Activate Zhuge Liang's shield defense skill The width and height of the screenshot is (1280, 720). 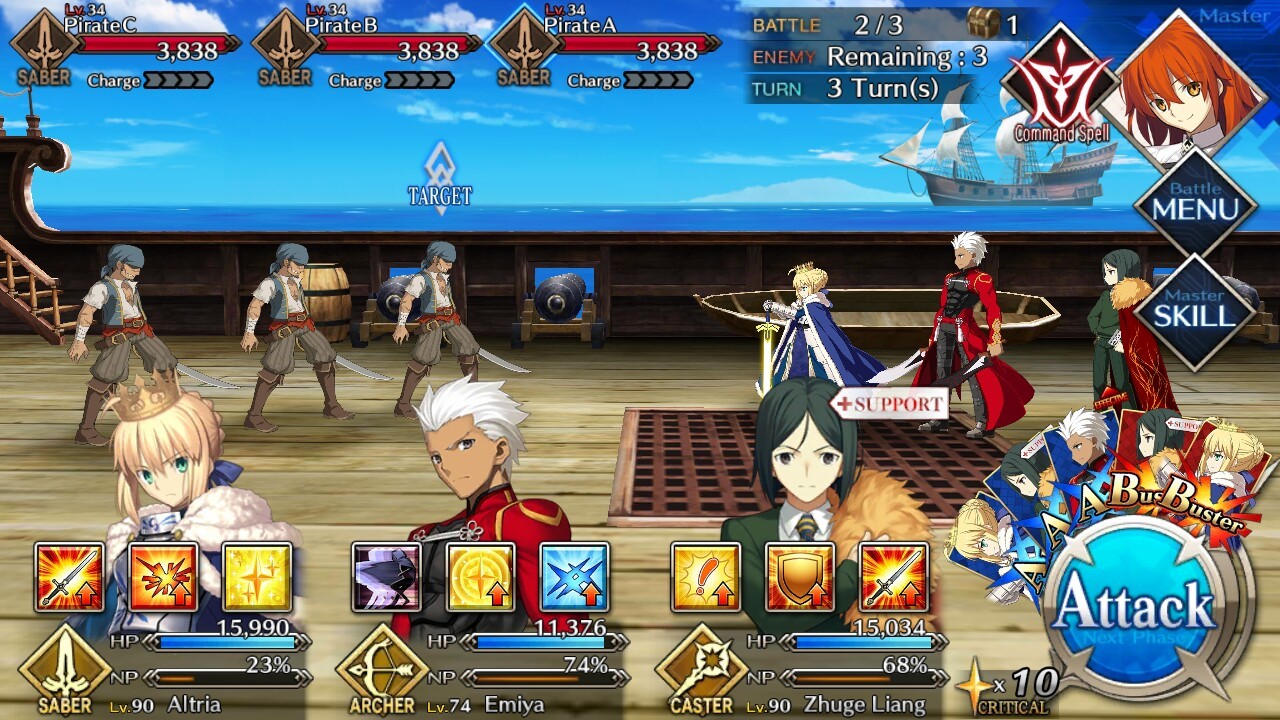(x=799, y=577)
